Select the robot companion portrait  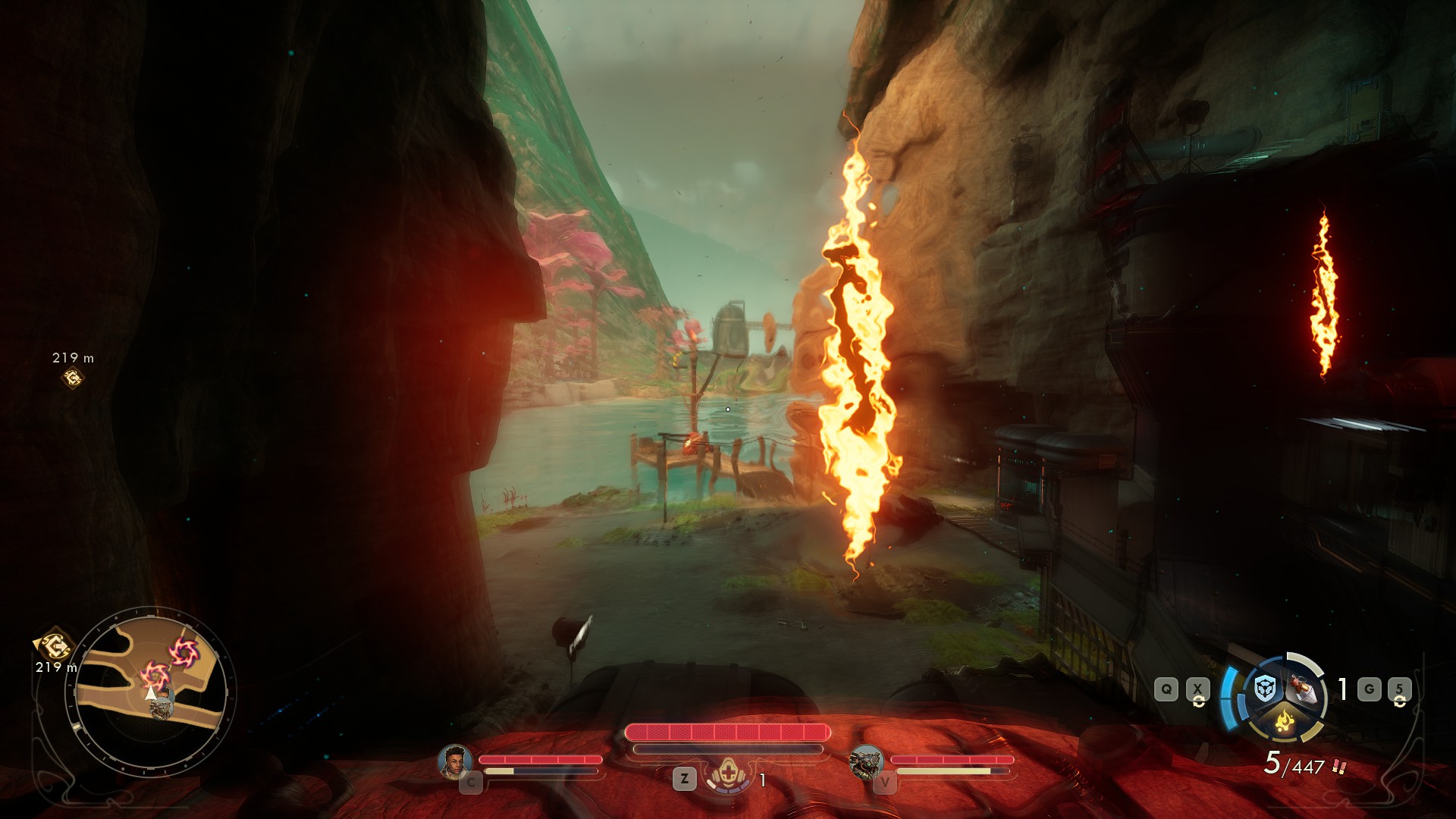tap(865, 761)
